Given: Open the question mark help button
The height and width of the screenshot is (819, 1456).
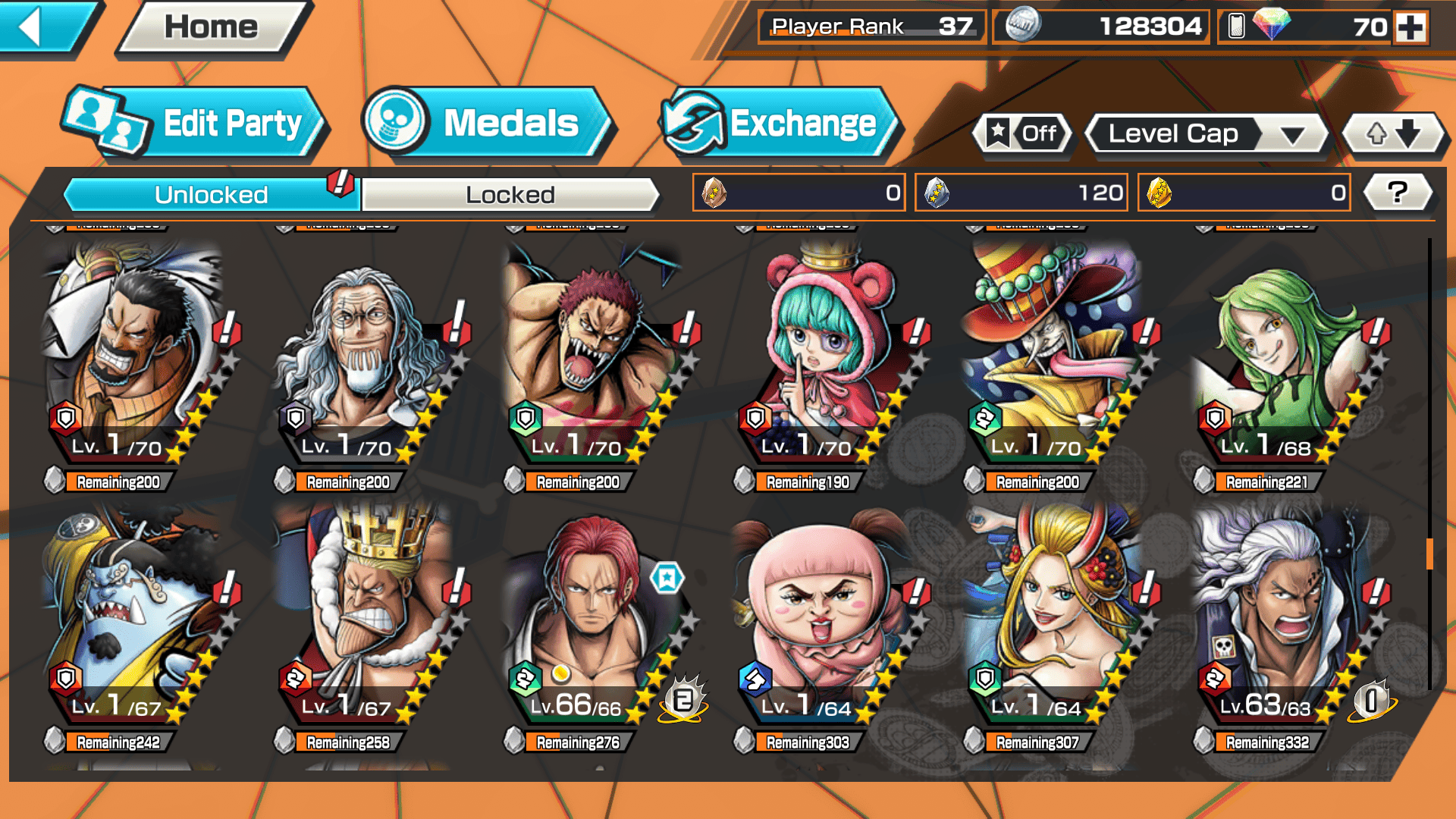Looking at the screenshot, I should click(1397, 193).
